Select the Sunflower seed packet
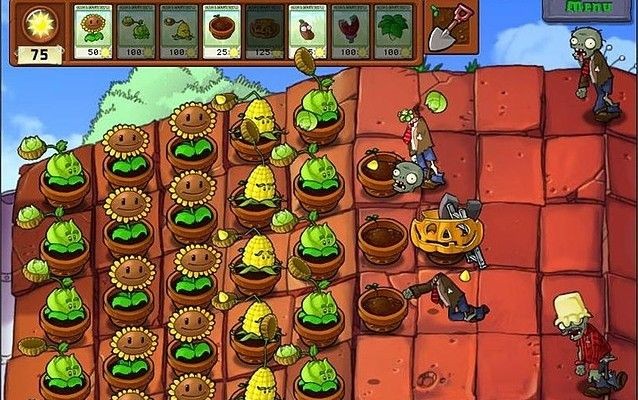Image resolution: width=638 pixels, height=400 pixels. [x=95, y=32]
